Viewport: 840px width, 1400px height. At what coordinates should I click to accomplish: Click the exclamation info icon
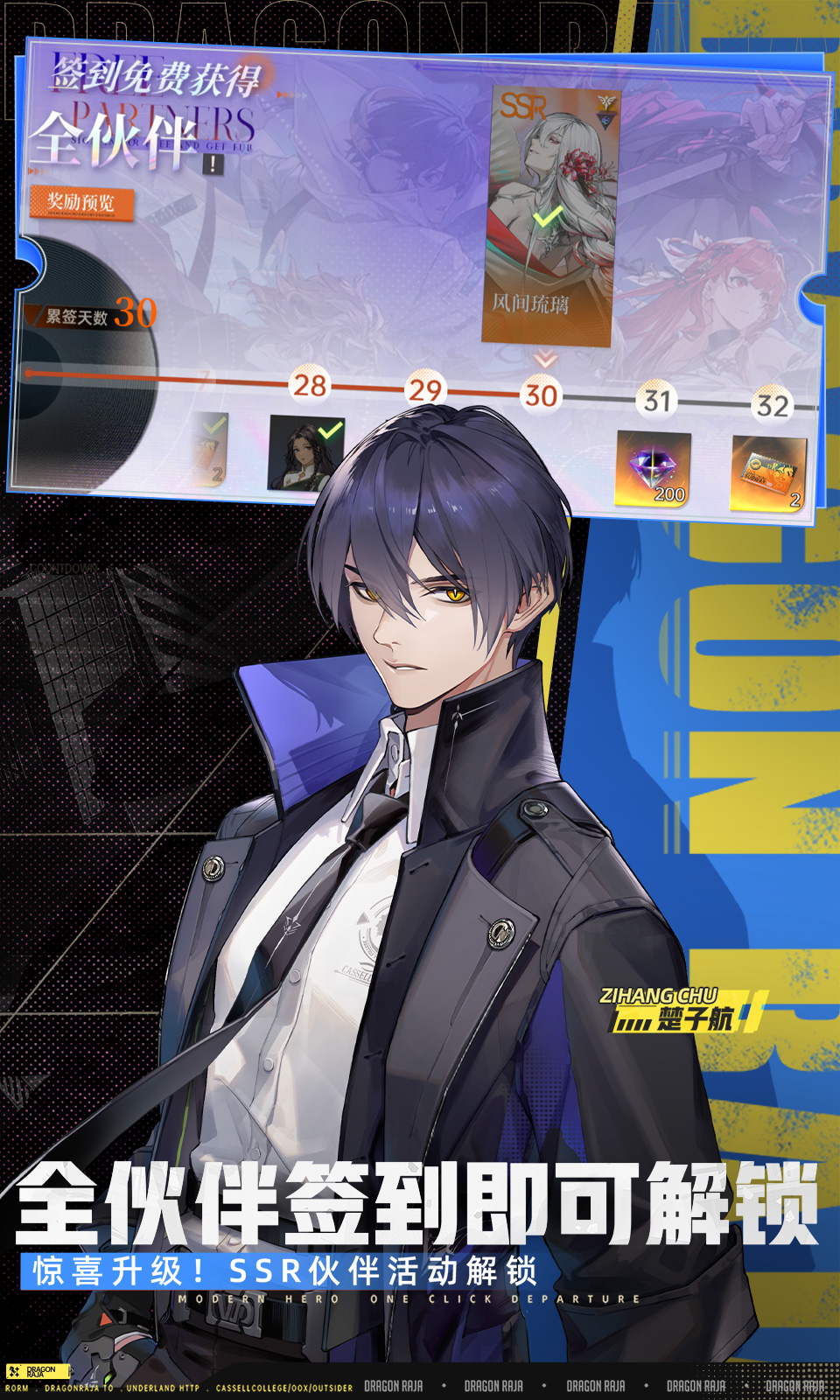[213, 164]
